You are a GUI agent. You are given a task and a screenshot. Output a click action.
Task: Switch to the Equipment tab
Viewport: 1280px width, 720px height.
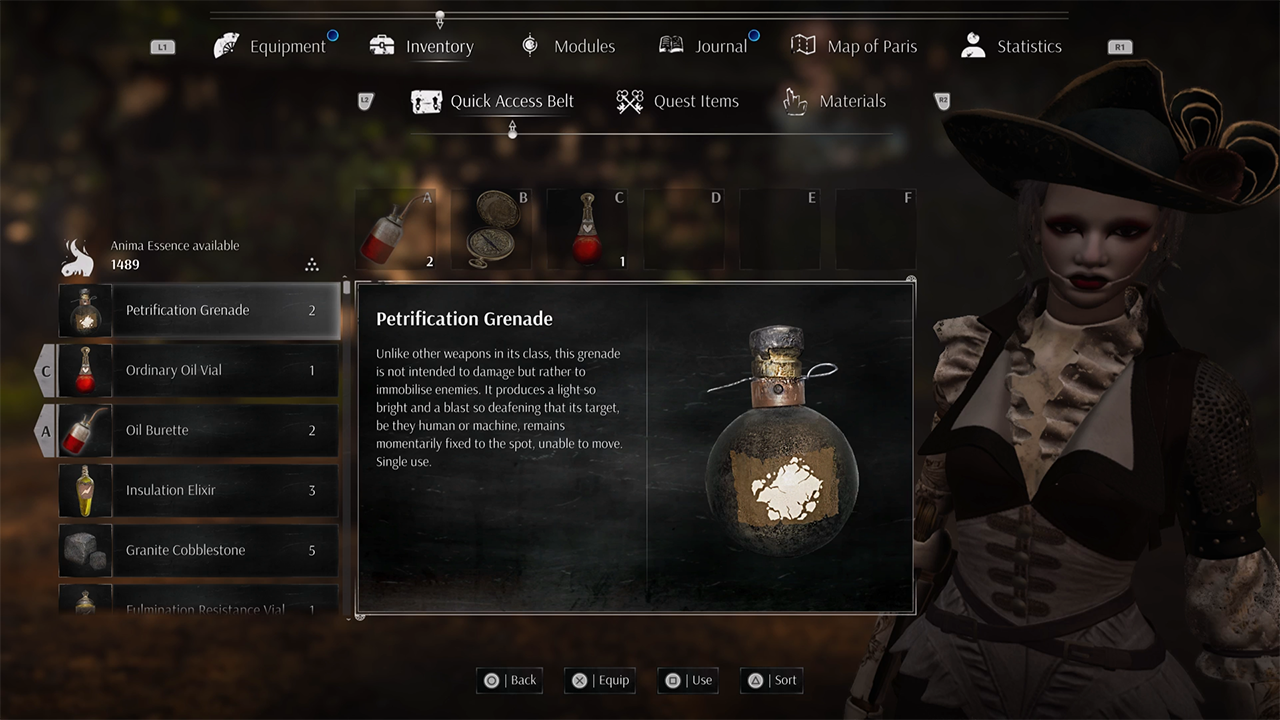click(272, 46)
